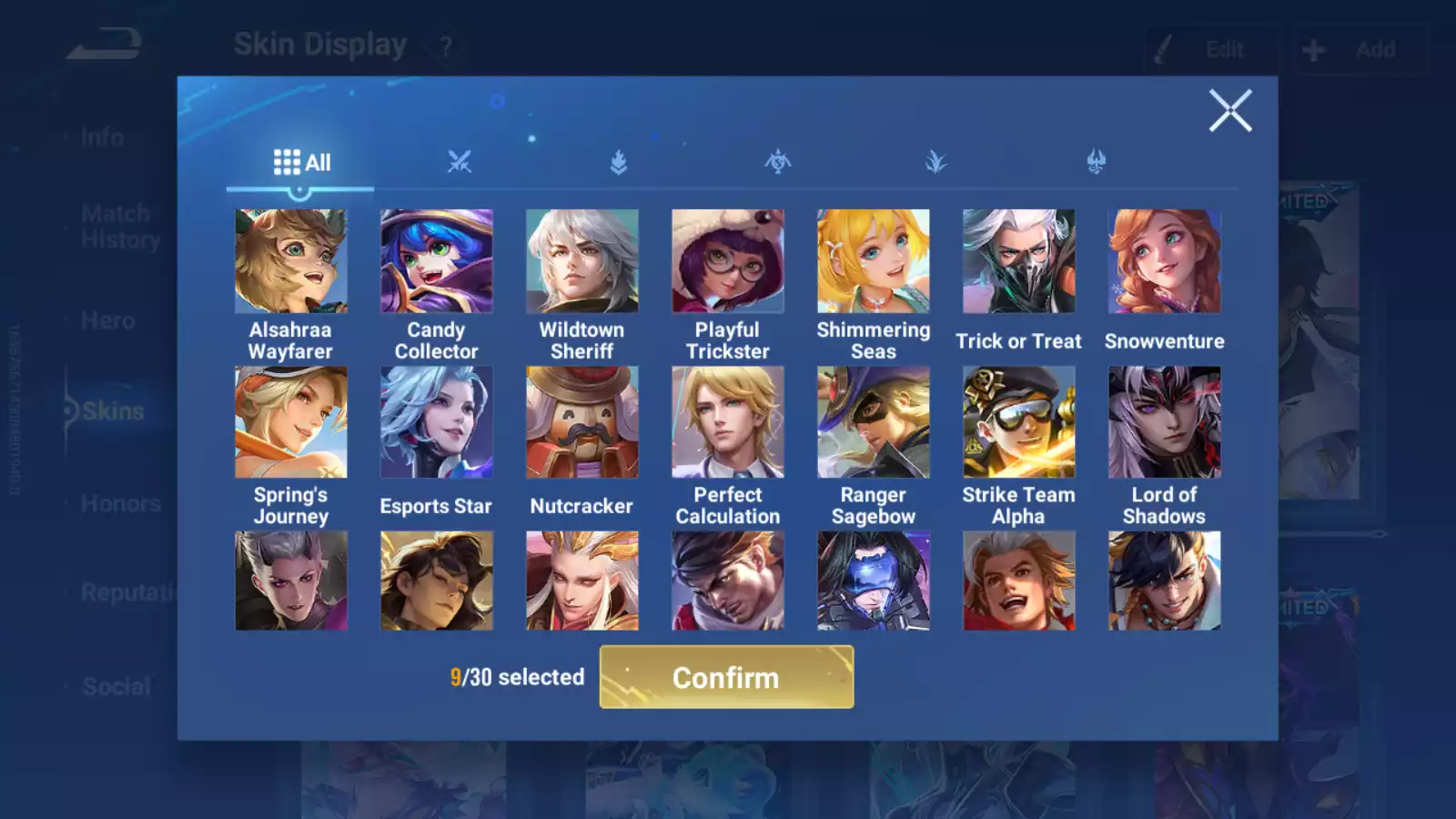Screen dimensions: 1456x819
Task: Choose the Shimmering Seas skin
Action: click(x=874, y=262)
